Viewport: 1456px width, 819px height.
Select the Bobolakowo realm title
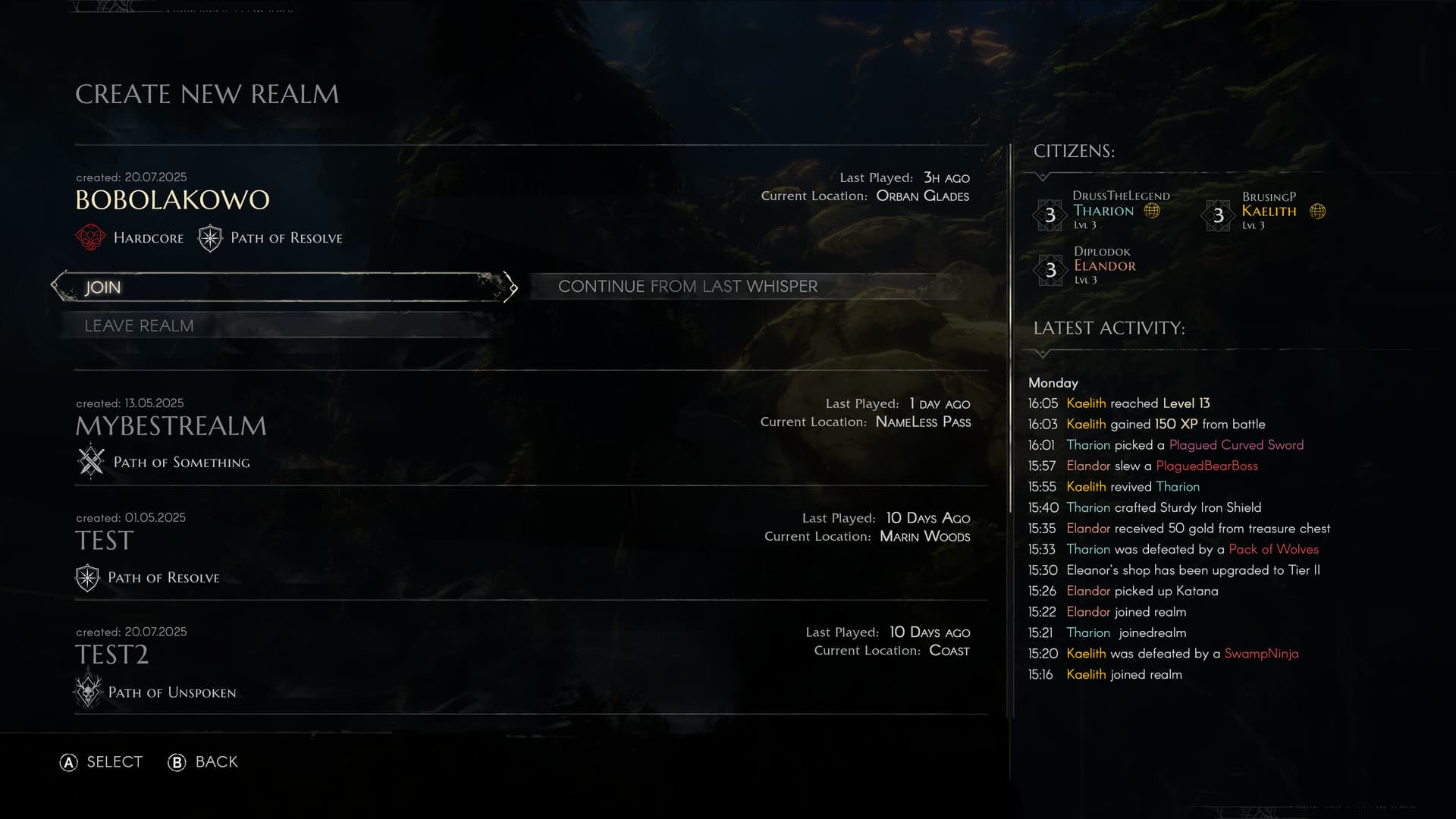click(x=173, y=200)
